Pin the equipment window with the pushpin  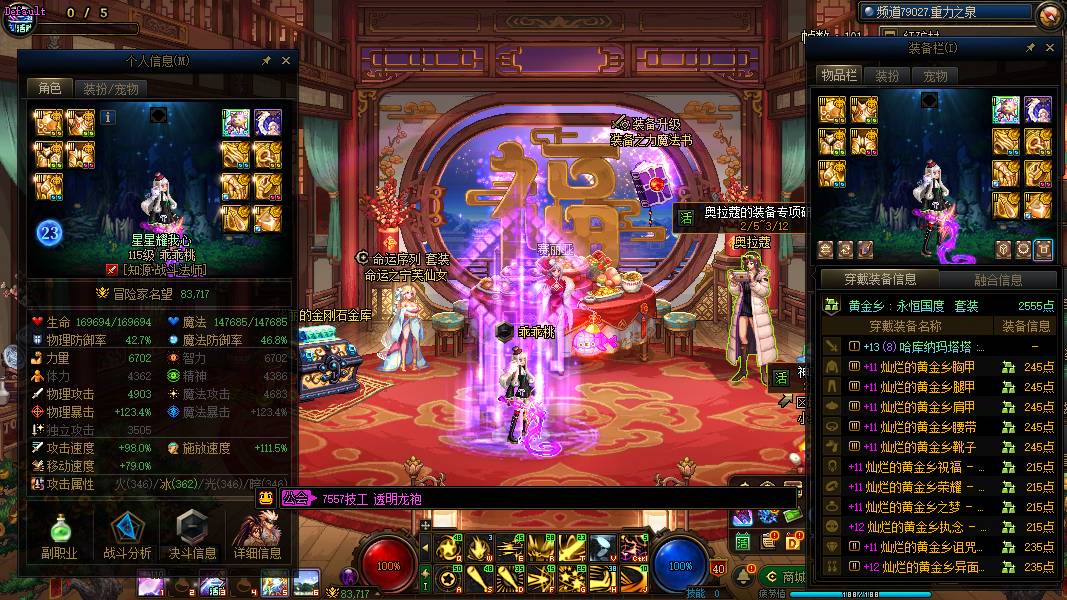pyautogui.click(x=1030, y=48)
